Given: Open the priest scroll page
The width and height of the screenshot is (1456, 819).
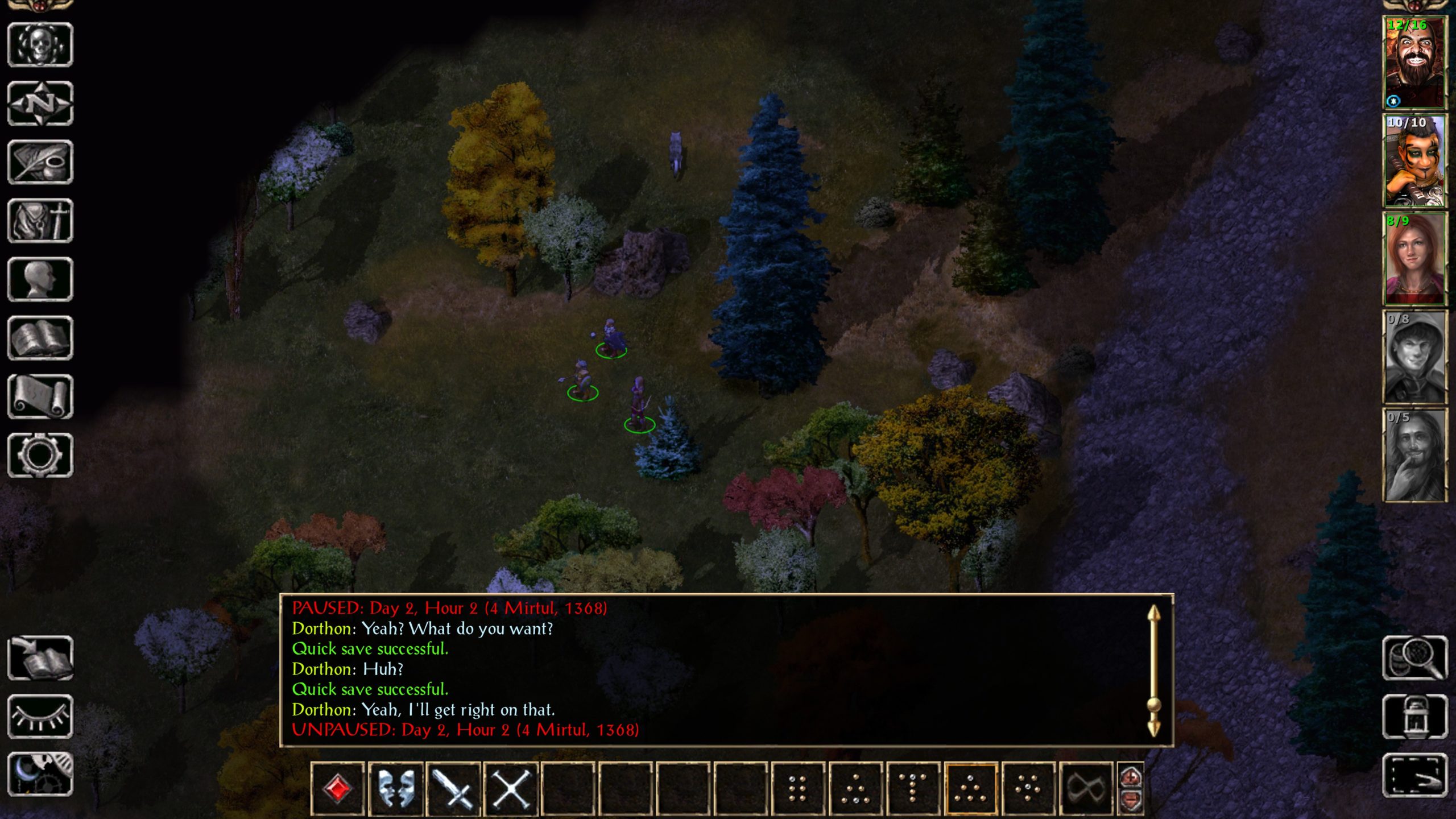Looking at the screenshot, I should 40,396.
